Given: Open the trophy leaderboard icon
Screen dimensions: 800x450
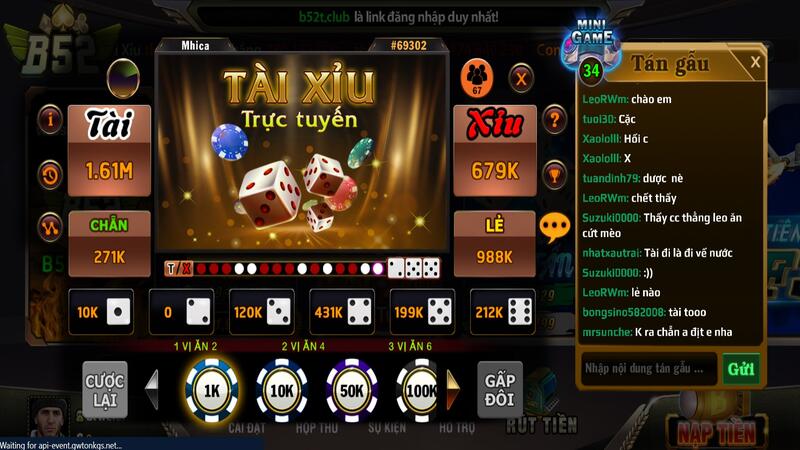Looking at the screenshot, I should coord(554,174).
